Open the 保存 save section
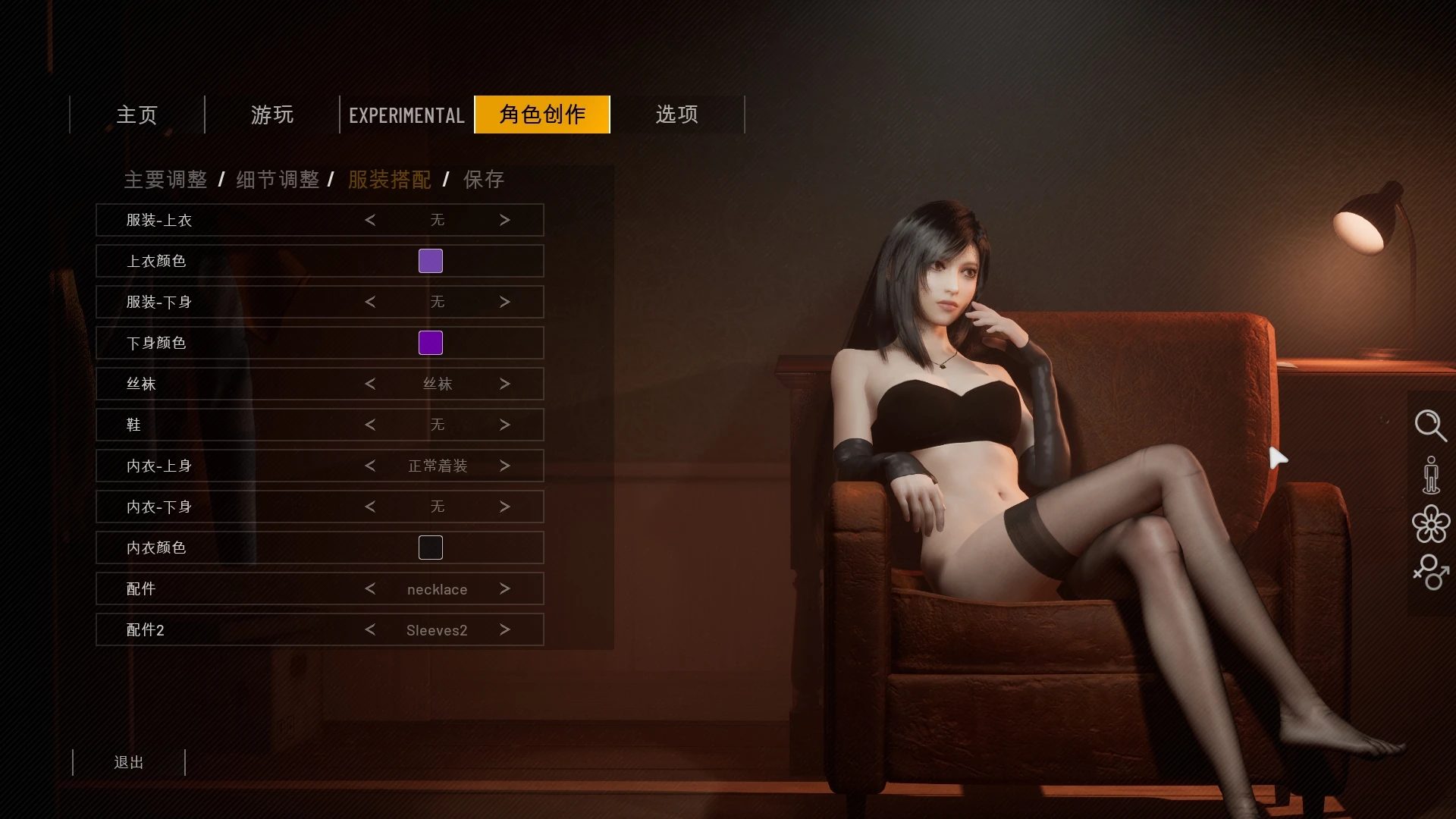Screen dimensions: 1456x819 [x=484, y=180]
